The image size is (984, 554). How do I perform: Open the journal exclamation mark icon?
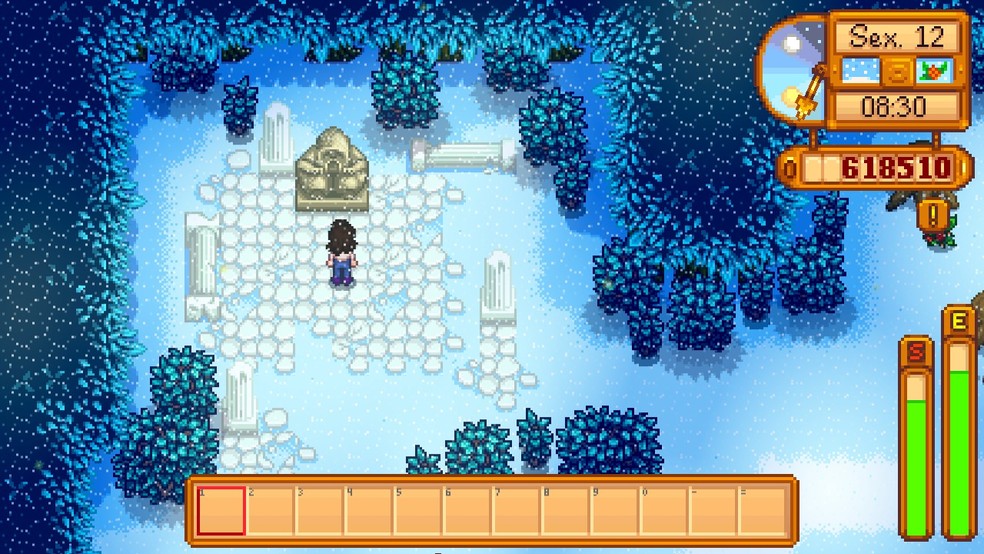click(x=932, y=213)
